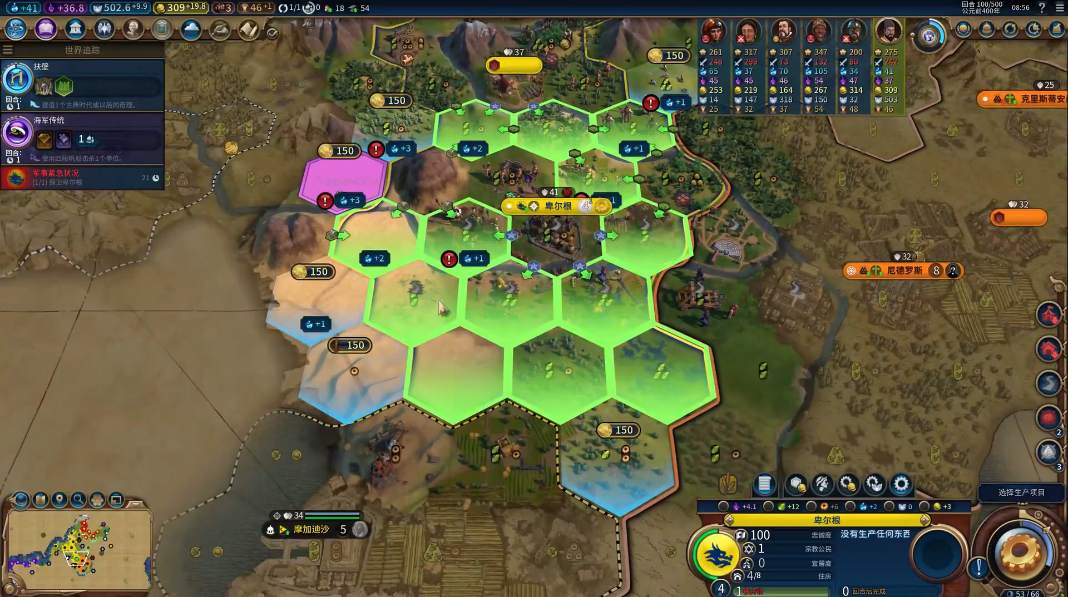Open the help question mark button
Screen dimensions: 1068x597
coord(1059,7)
